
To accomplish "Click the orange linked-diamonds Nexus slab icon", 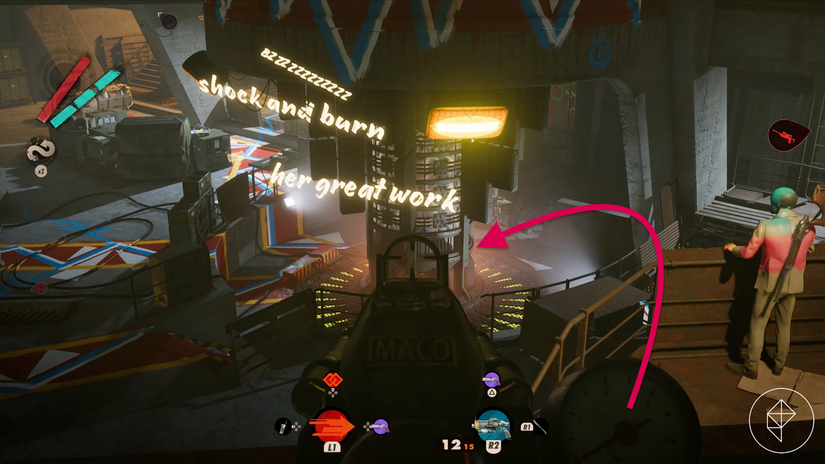I will [334, 379].
